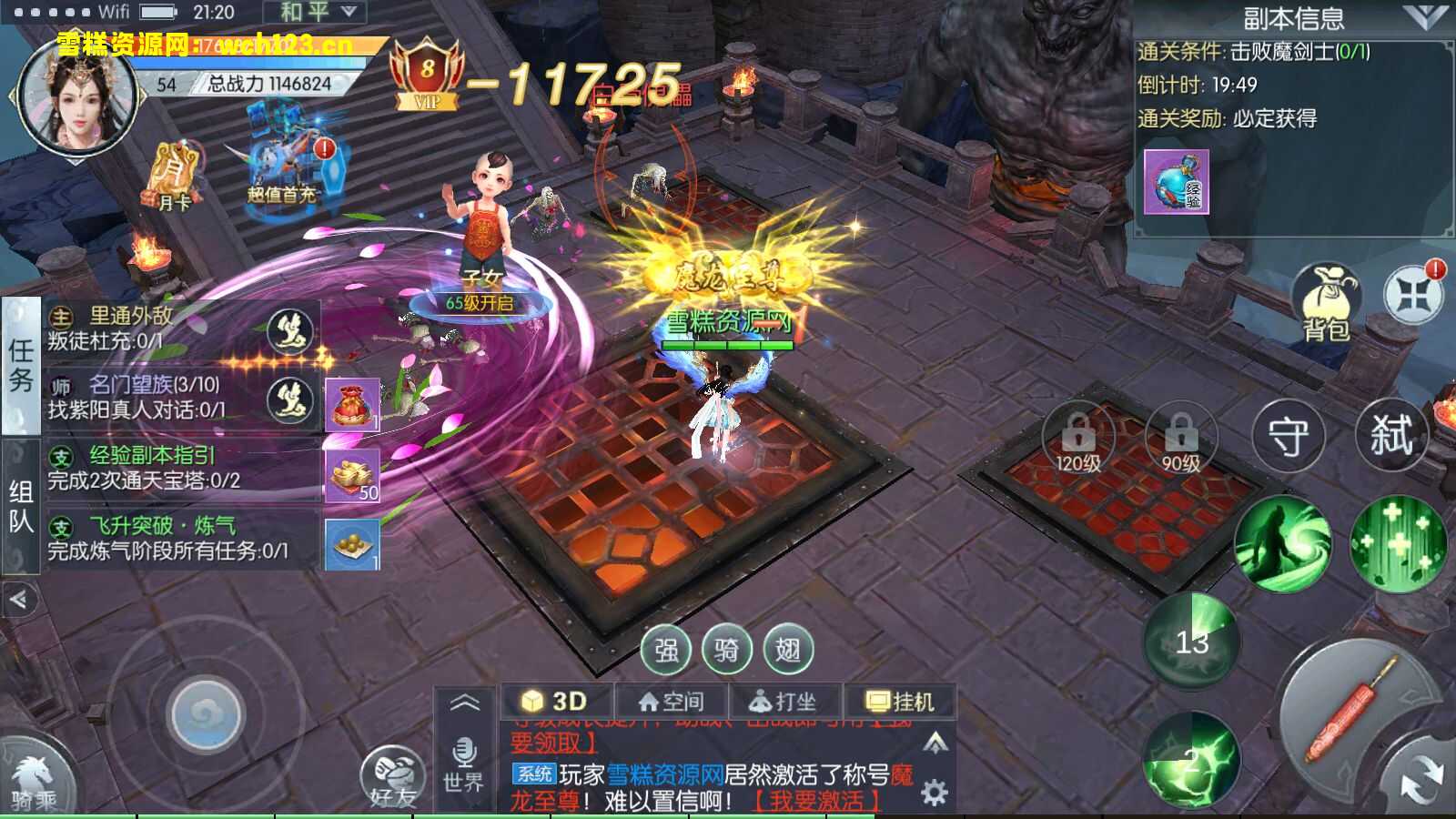Open the 月卡 monthly card icon
Image resolution: width=1456 pixels, height=819 pixels.
pyautogui.click(x=171, y=177)
